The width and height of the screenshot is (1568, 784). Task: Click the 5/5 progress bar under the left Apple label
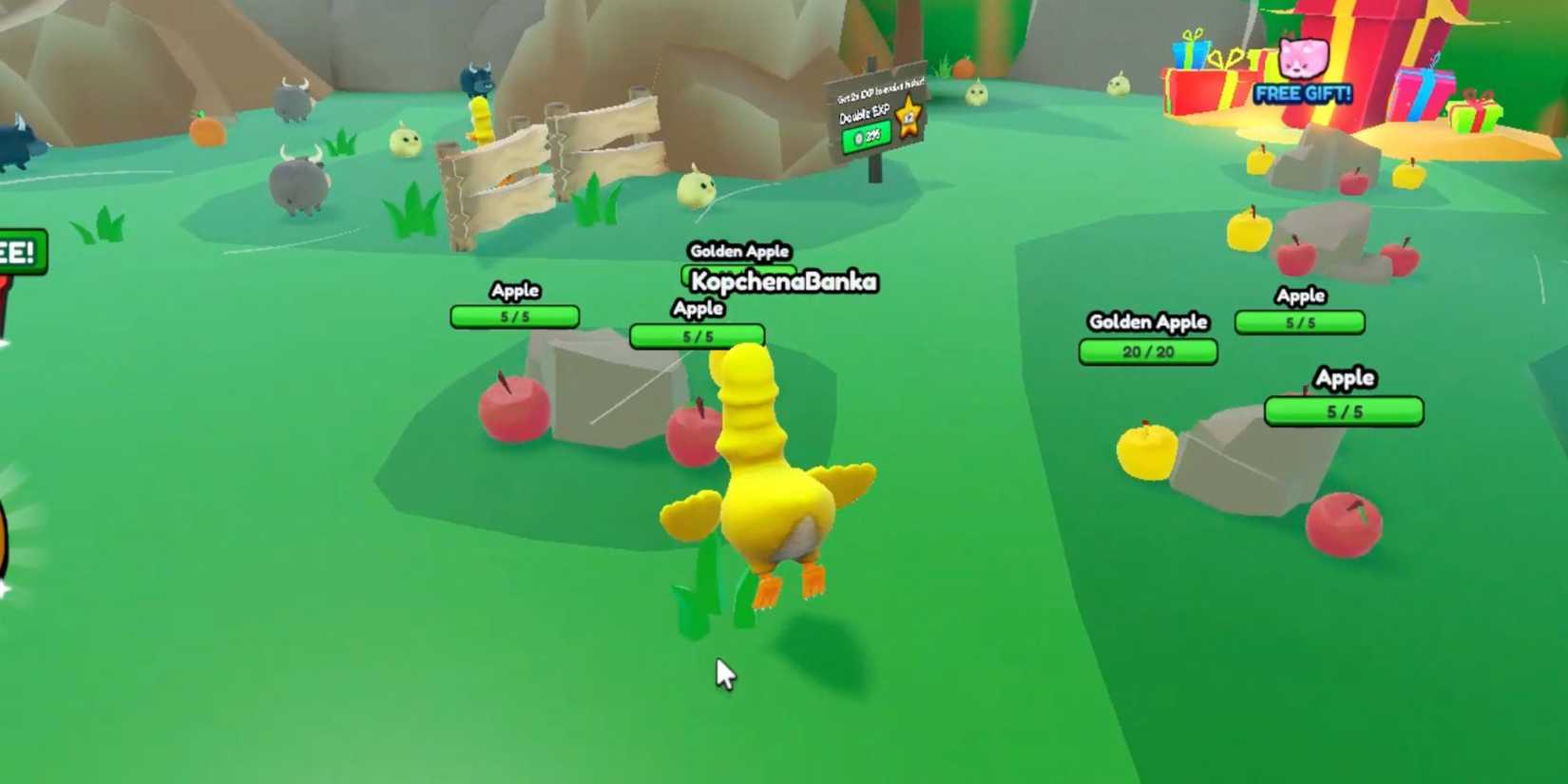[x=515, y=316]
